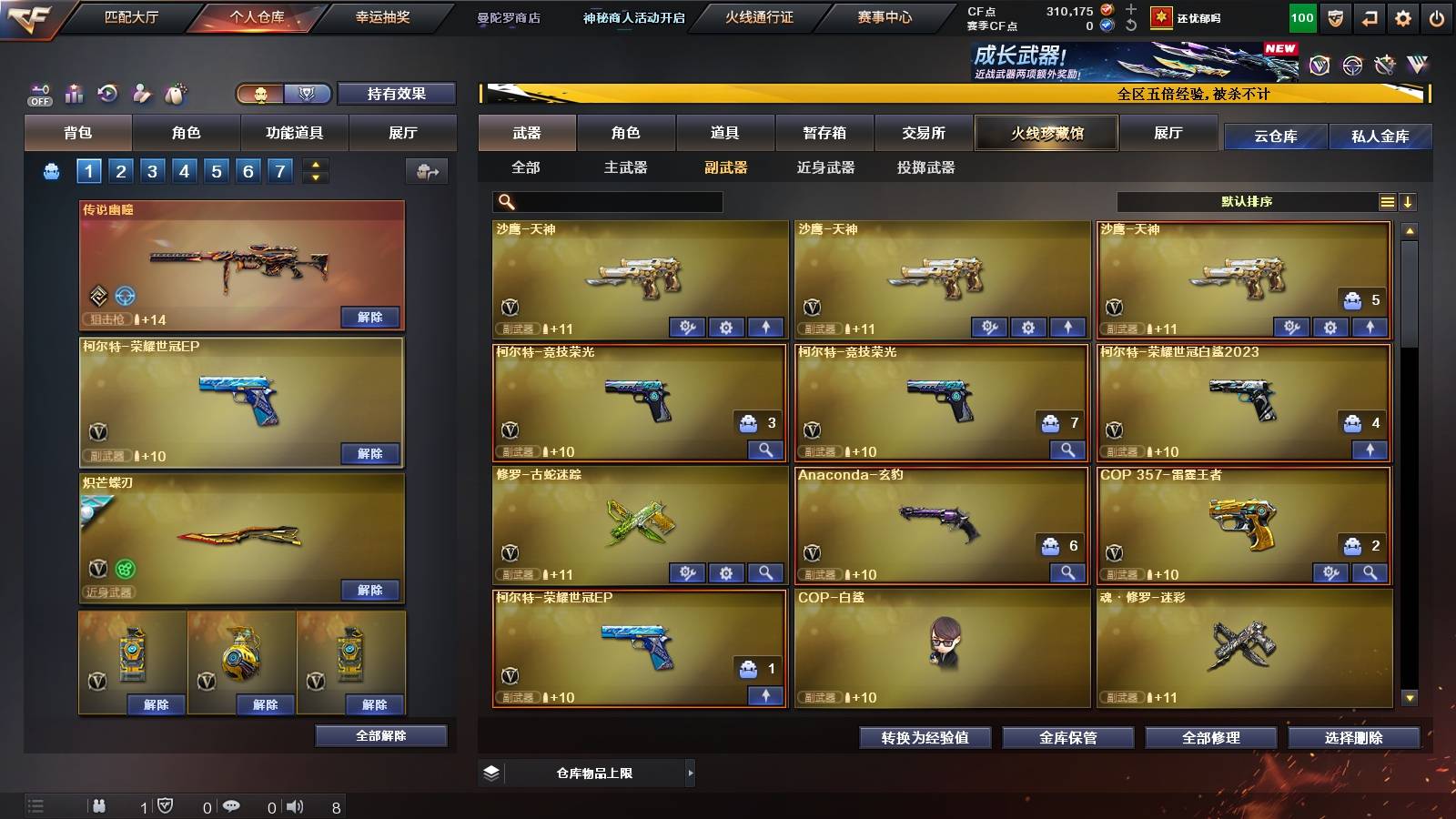
Task: Toggle the list view icon beside 默认排序
Action: 1387,202
